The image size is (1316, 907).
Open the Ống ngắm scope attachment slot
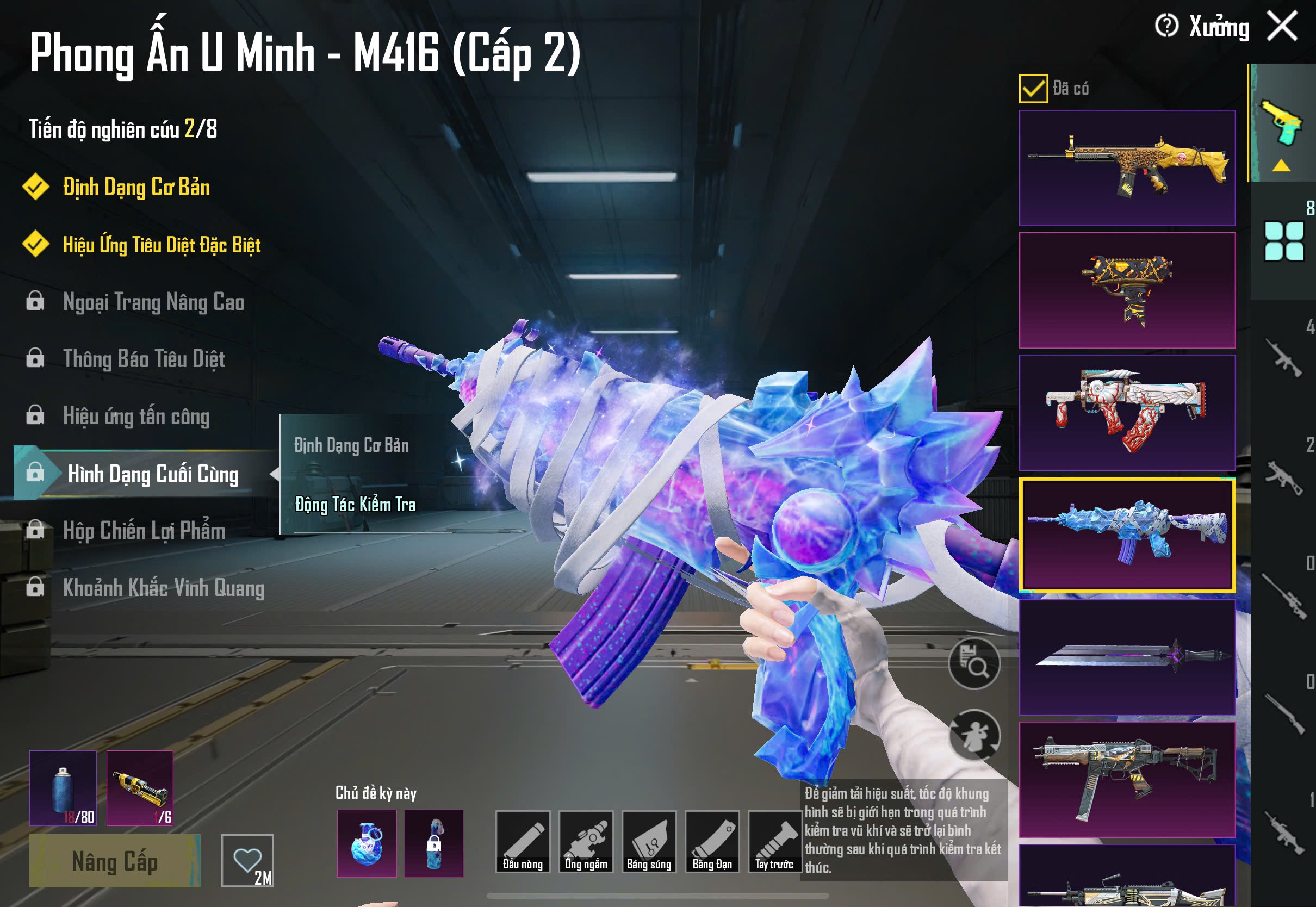click(x=586, y=842)
